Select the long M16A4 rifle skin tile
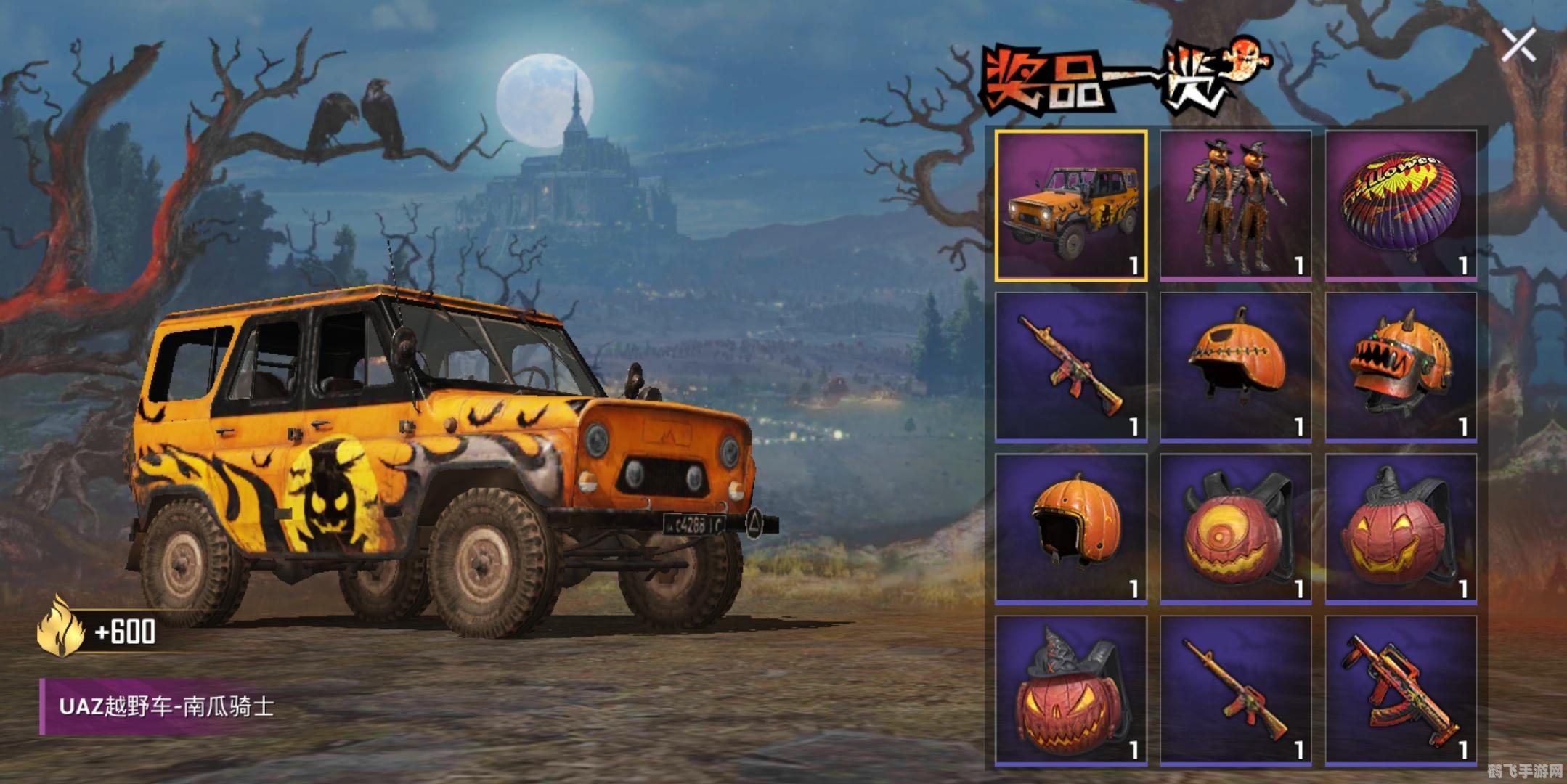 click(x=1236, y=690)
